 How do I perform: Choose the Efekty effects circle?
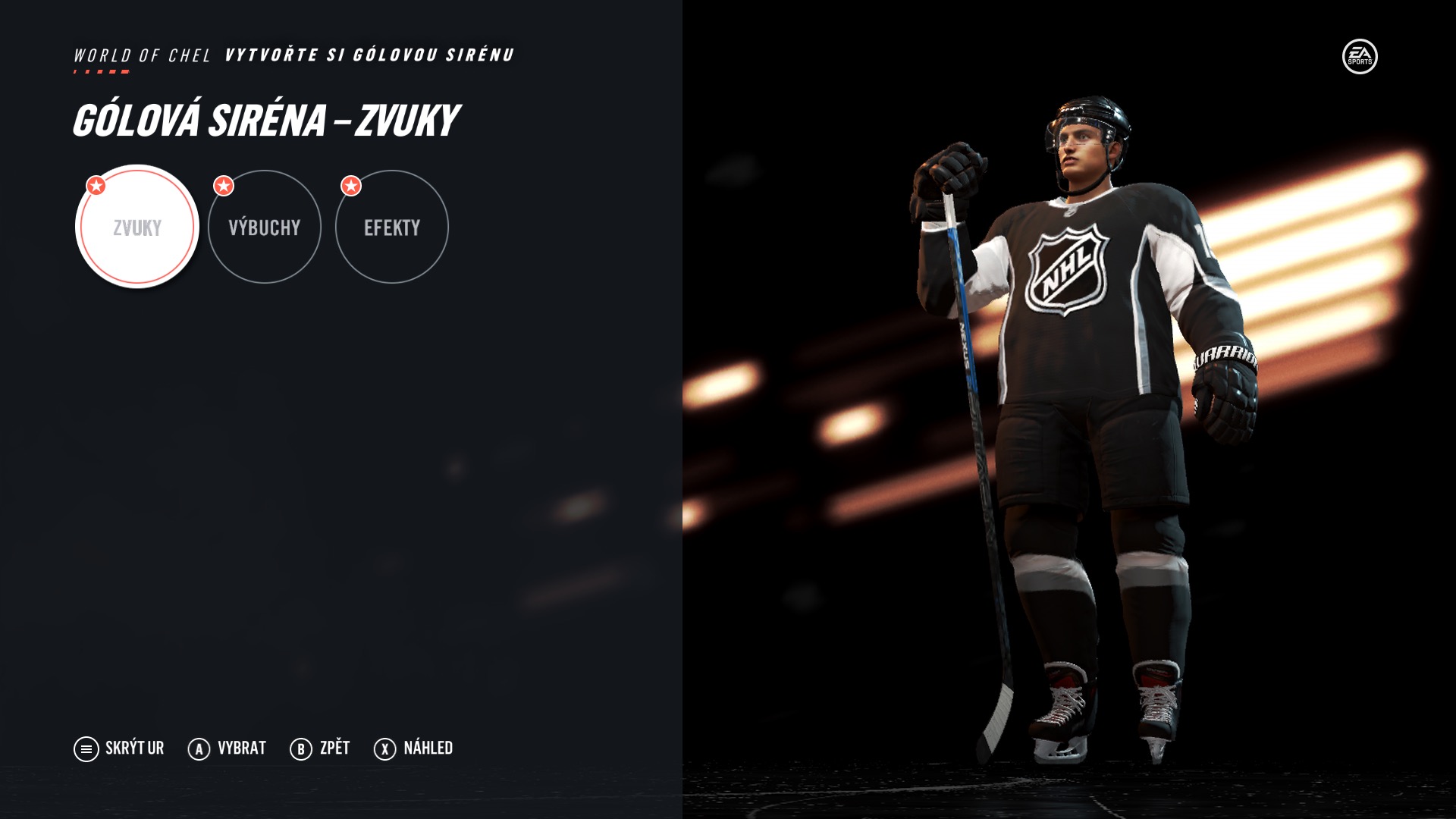(x=392, y=227)
